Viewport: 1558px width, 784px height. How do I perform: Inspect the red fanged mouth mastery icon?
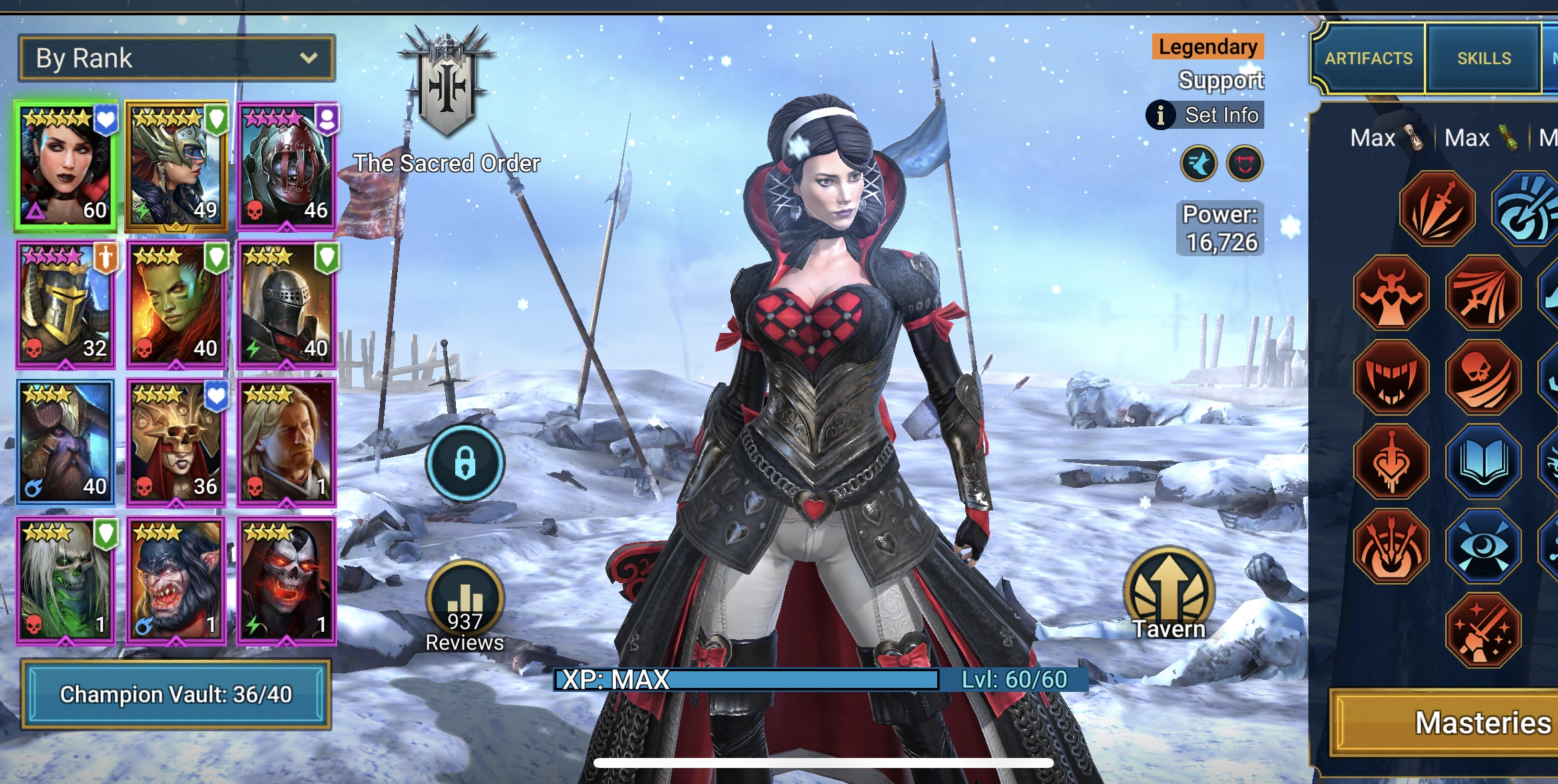tap(1392, 378)
